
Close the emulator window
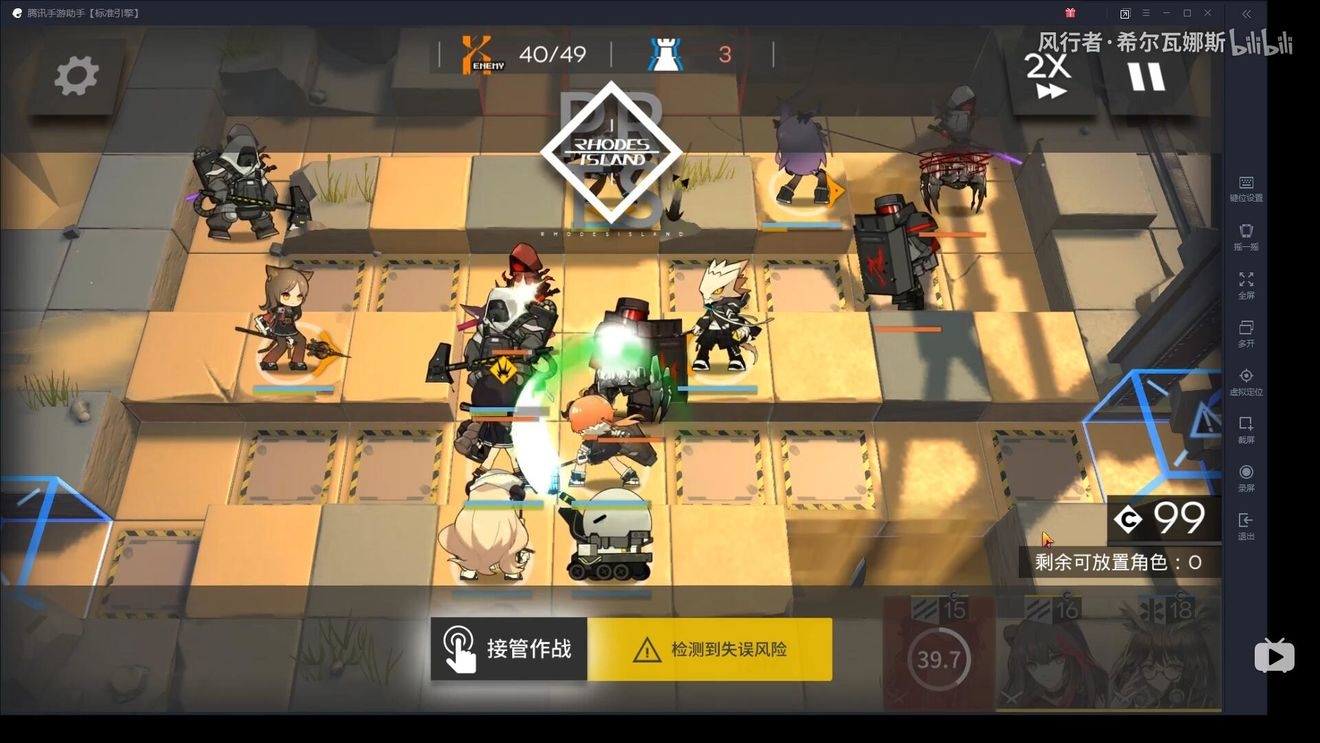point(1208,13)
